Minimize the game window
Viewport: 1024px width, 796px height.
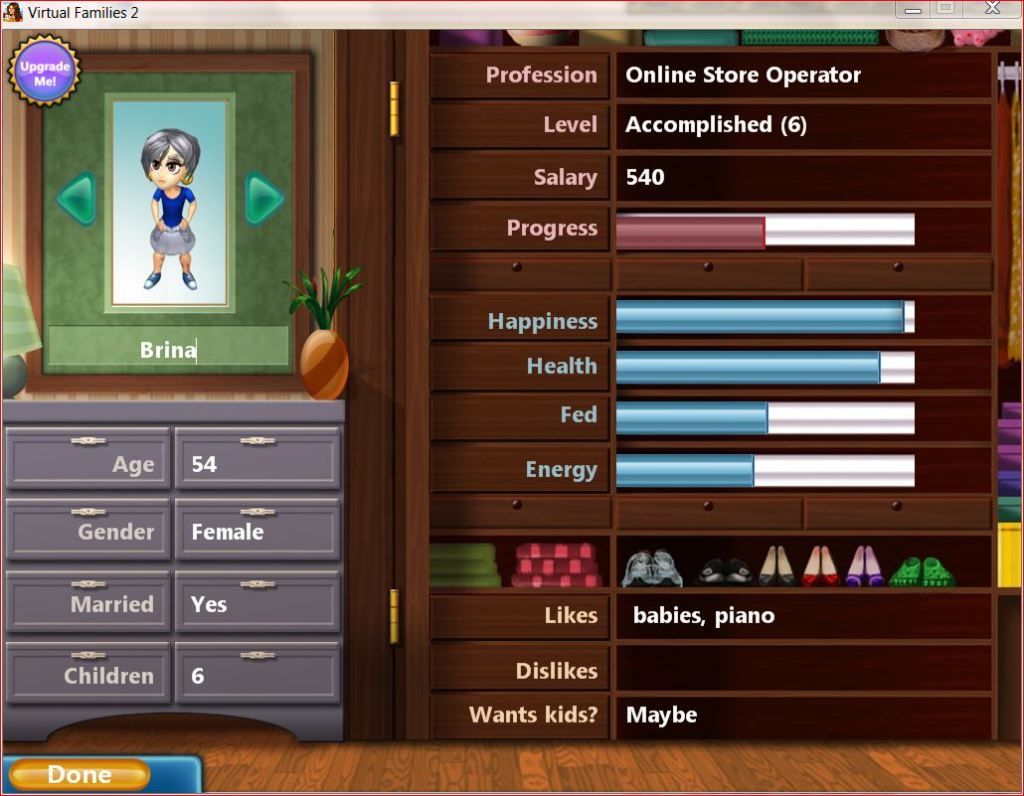[912, 9]
